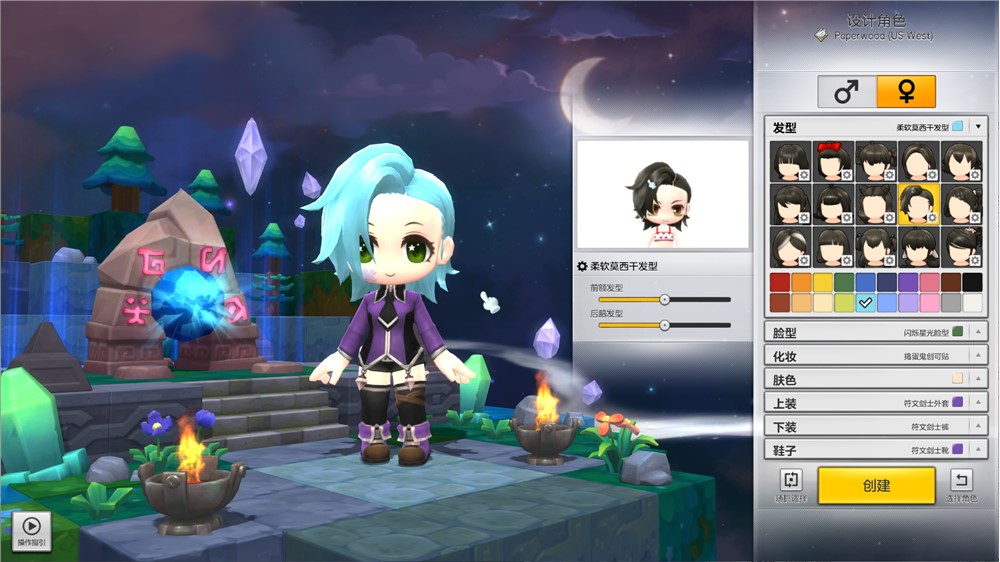
Task: Expand the 肤色 skin color section
Action: 979,379
